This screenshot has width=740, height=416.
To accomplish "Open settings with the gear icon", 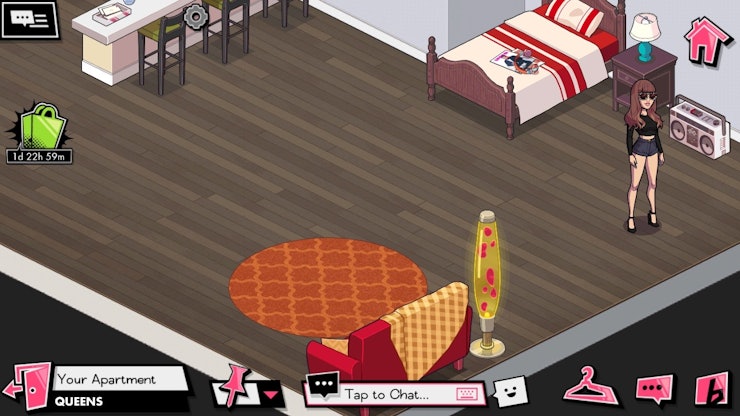I will pos(195,16).
